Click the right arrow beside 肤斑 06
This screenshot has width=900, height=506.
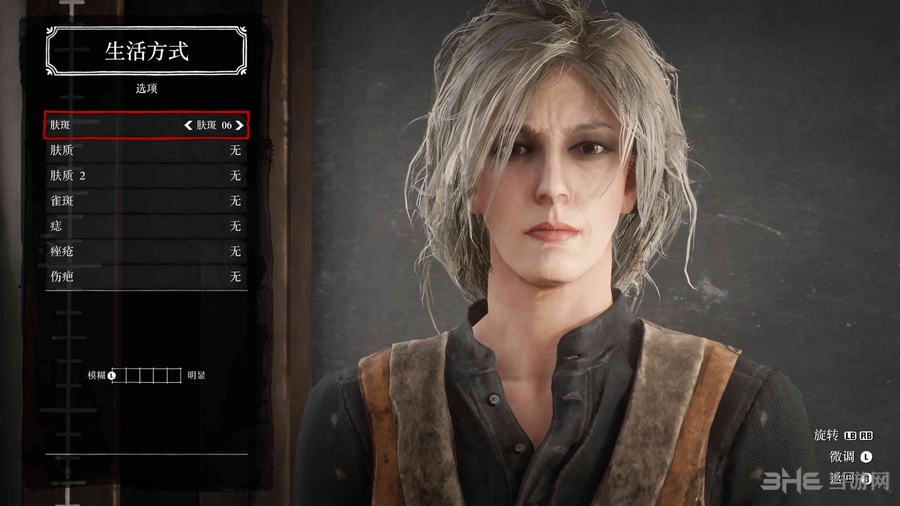tap(239, 125)
